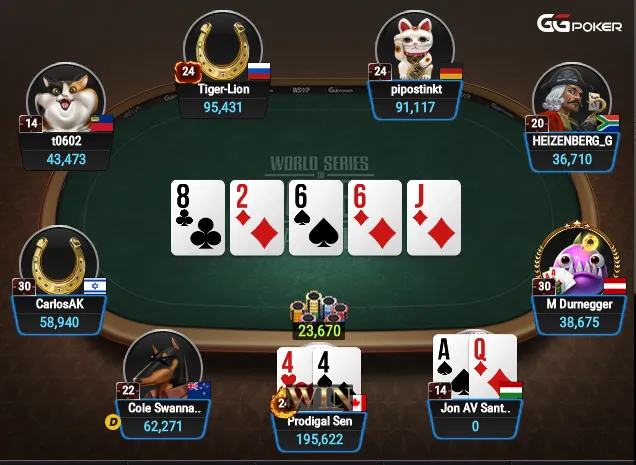Open Cole Swanna's doberman avatar
This screenshot has height=465, width=636.
tap(164, 368)
